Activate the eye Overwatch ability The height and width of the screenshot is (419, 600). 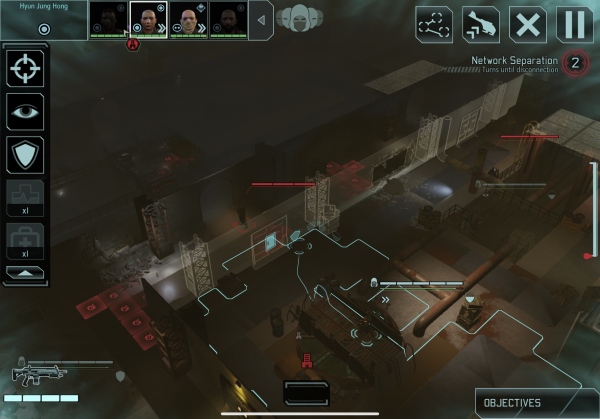click(x=25, y=112)
